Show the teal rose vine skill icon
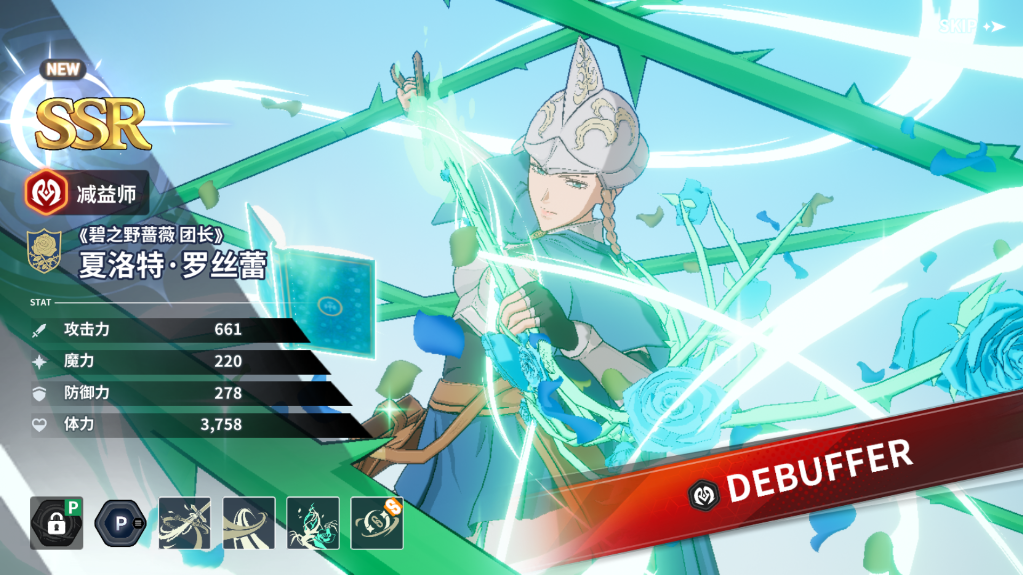The image size is (1023, 575). click(313, 523)
